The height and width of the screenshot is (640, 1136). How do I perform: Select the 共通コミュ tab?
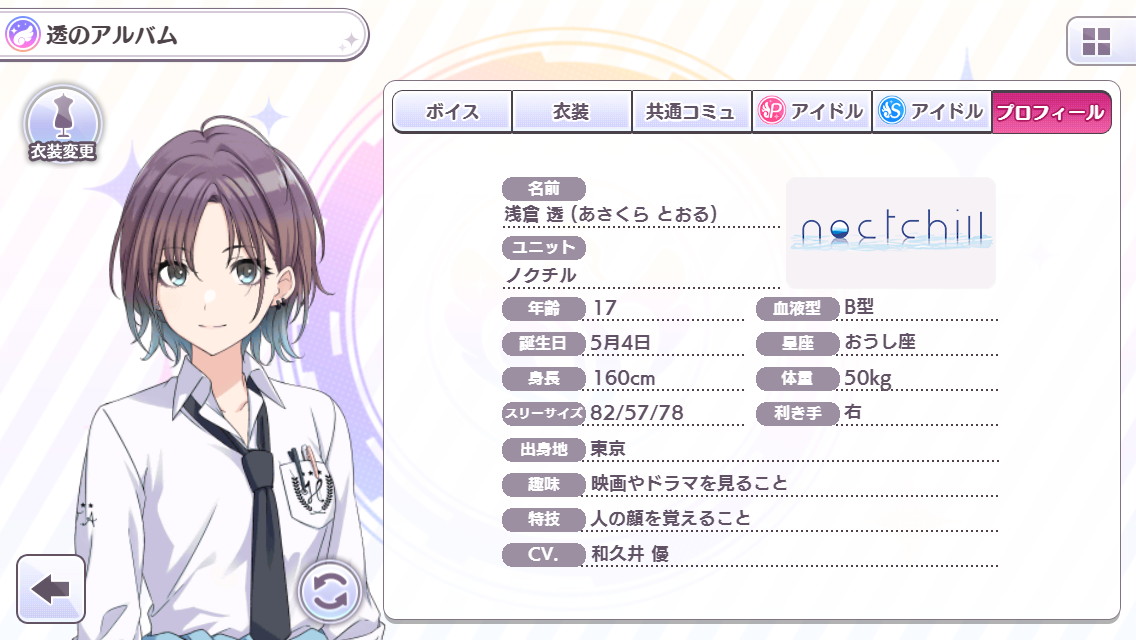(x=691, y=112)
